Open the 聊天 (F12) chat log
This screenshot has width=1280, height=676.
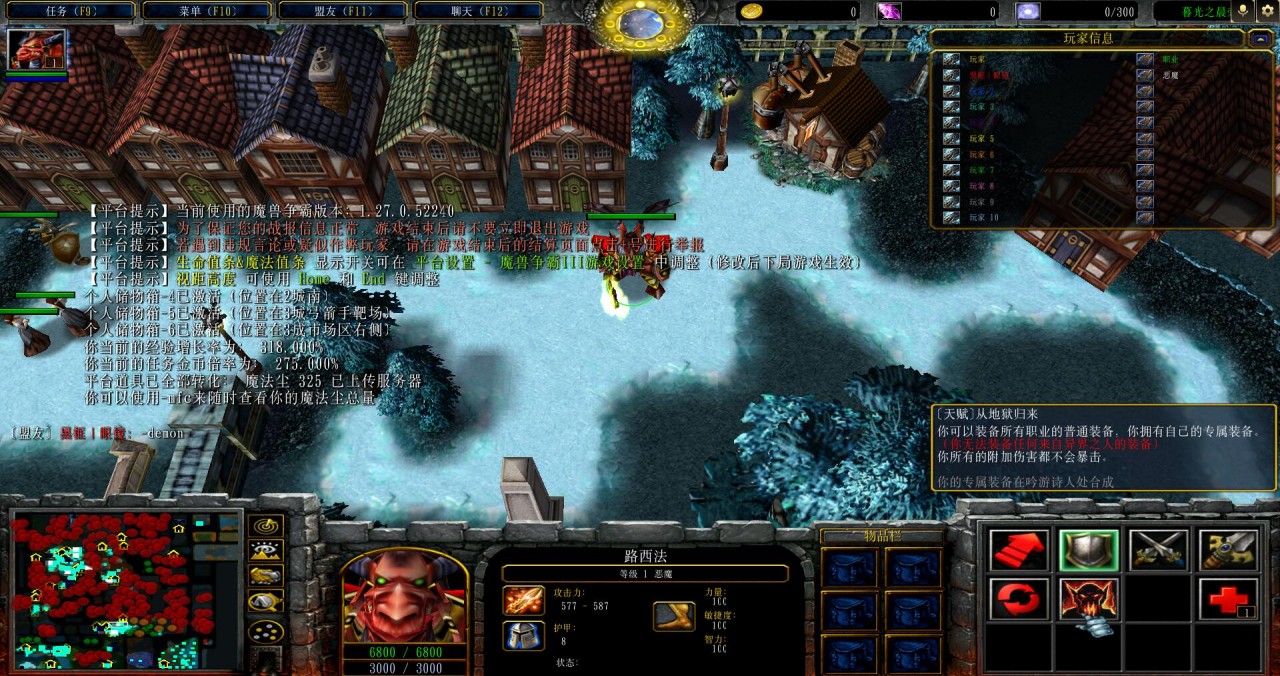(x=478, y=11)
